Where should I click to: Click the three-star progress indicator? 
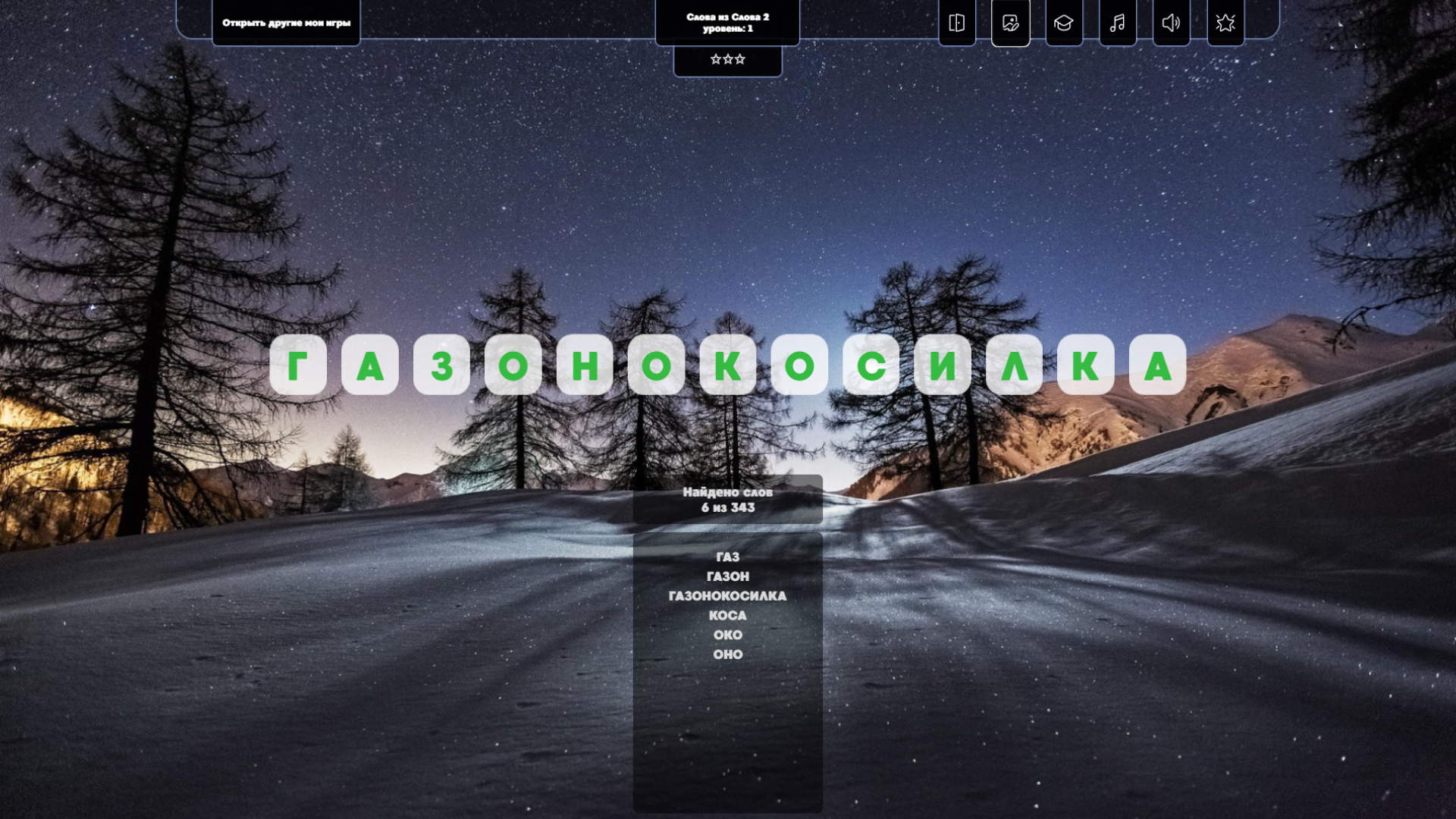click(x=727, y=58)
